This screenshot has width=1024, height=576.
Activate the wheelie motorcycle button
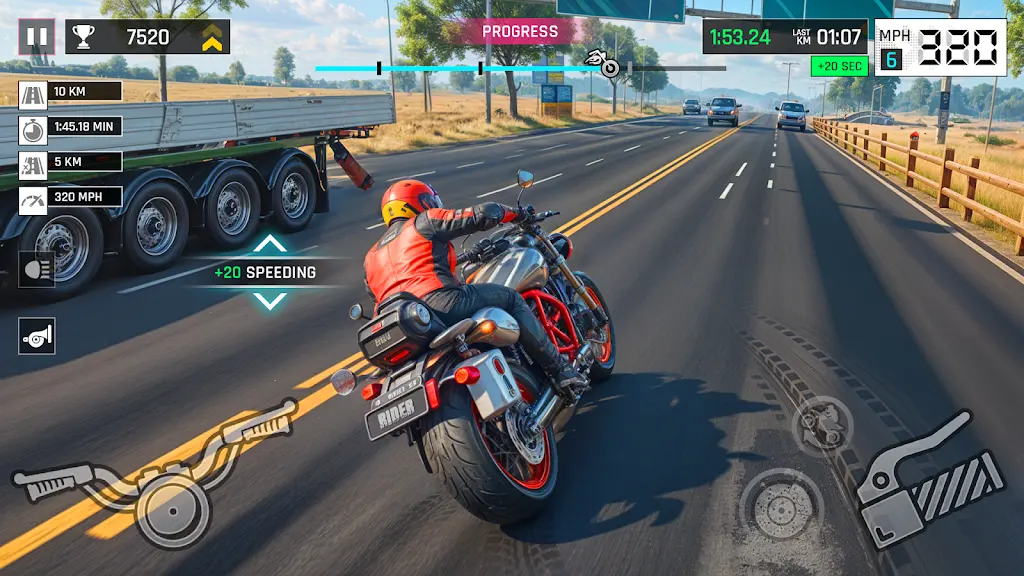822,425
